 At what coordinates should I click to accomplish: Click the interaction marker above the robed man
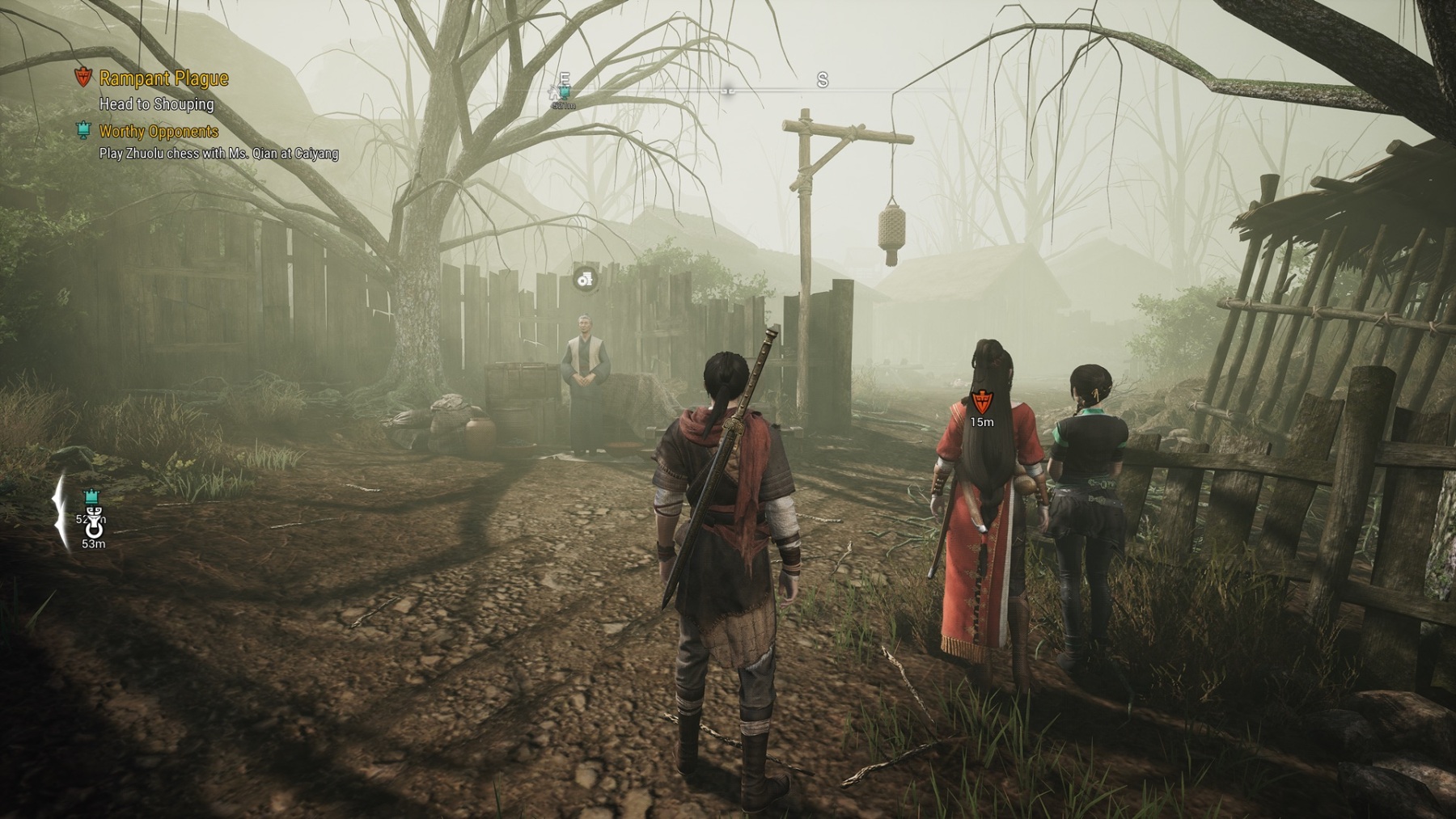tap(584, 280)
